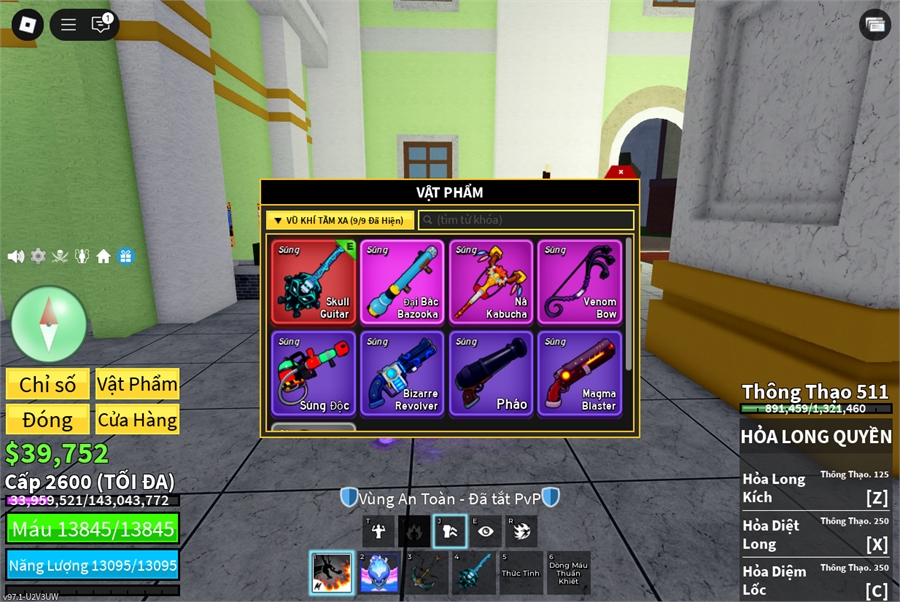
Task: Open the gear settings icon
Action: (x=38, y=256)
